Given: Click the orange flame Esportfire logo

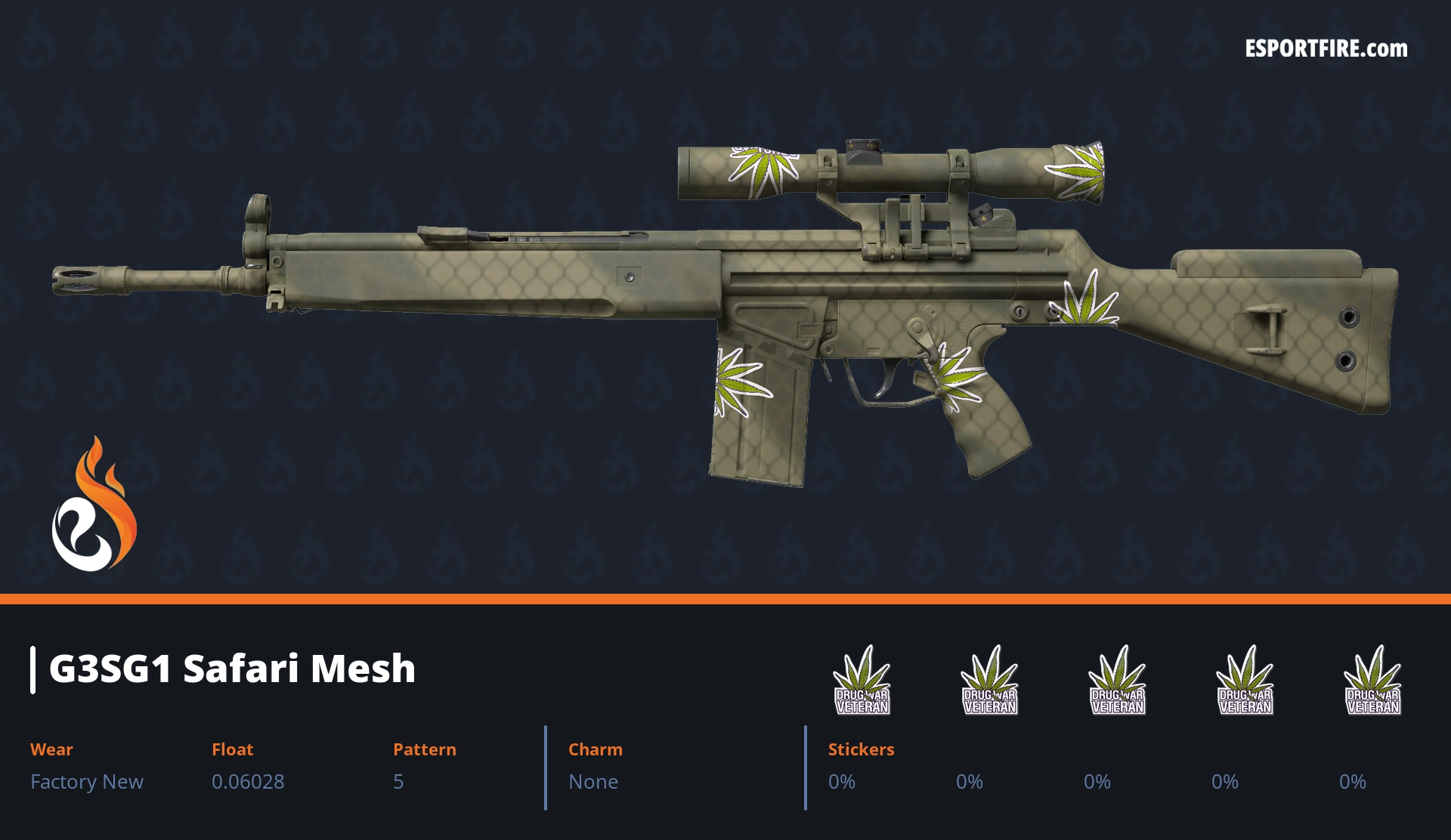Looking at the screenshot, I should click(94, 506).
